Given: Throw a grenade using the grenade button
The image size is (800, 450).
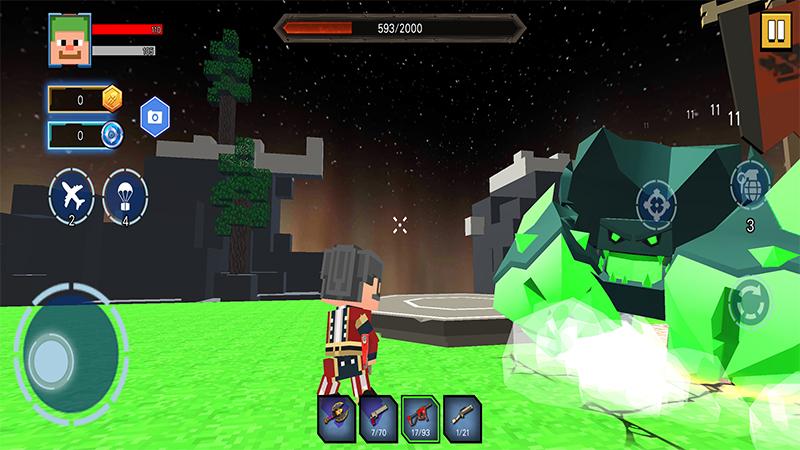Looking at the screenshot, I should pyautogui.click(x=750, y=183).
